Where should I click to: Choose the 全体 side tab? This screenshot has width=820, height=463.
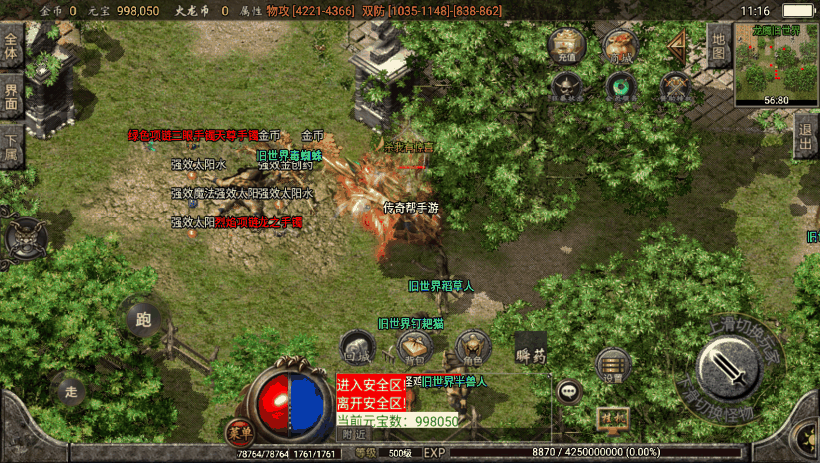click(12, 48)
